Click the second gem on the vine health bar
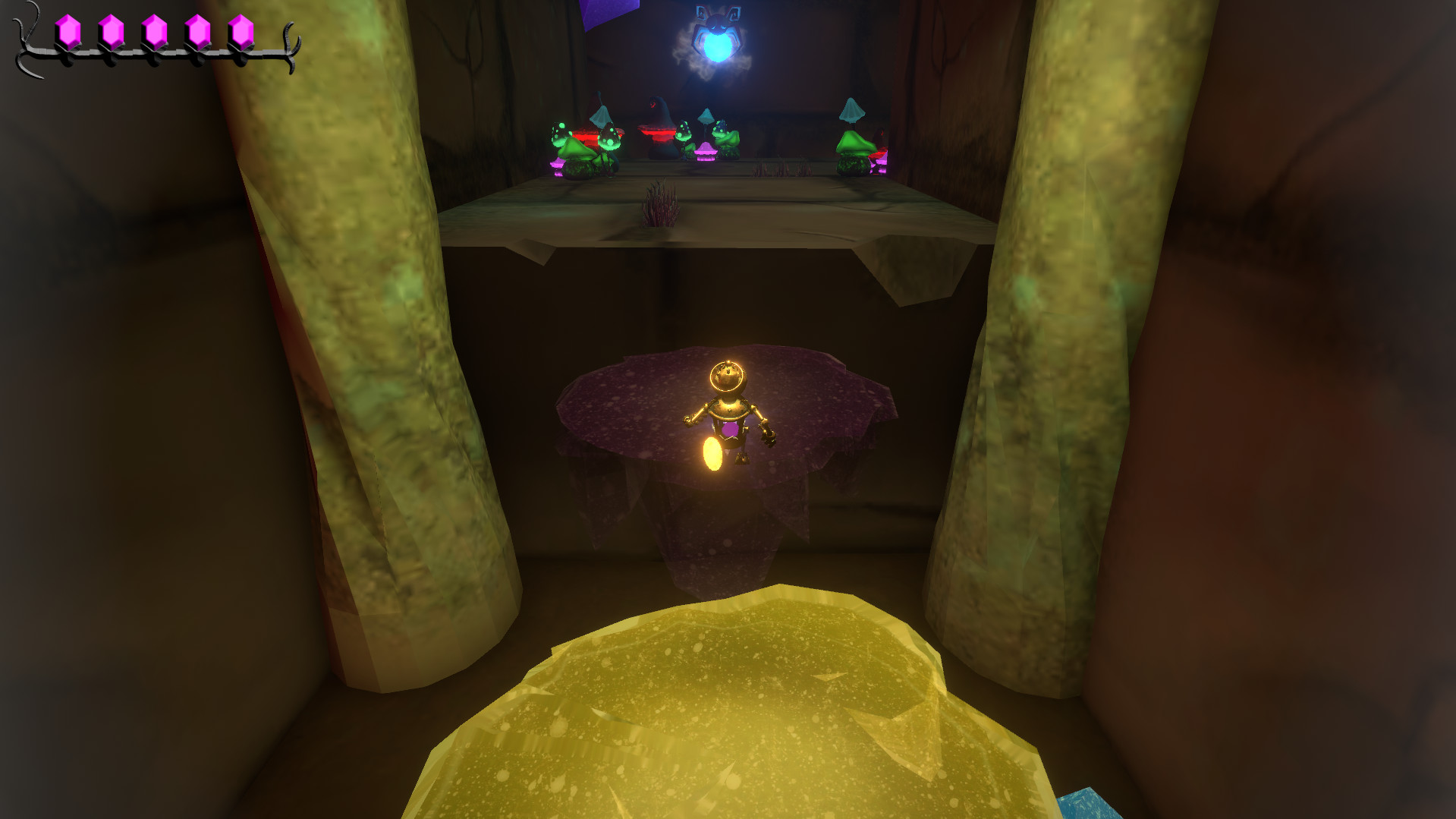Screen dimensions: 1456x819 tap(112, 30)
